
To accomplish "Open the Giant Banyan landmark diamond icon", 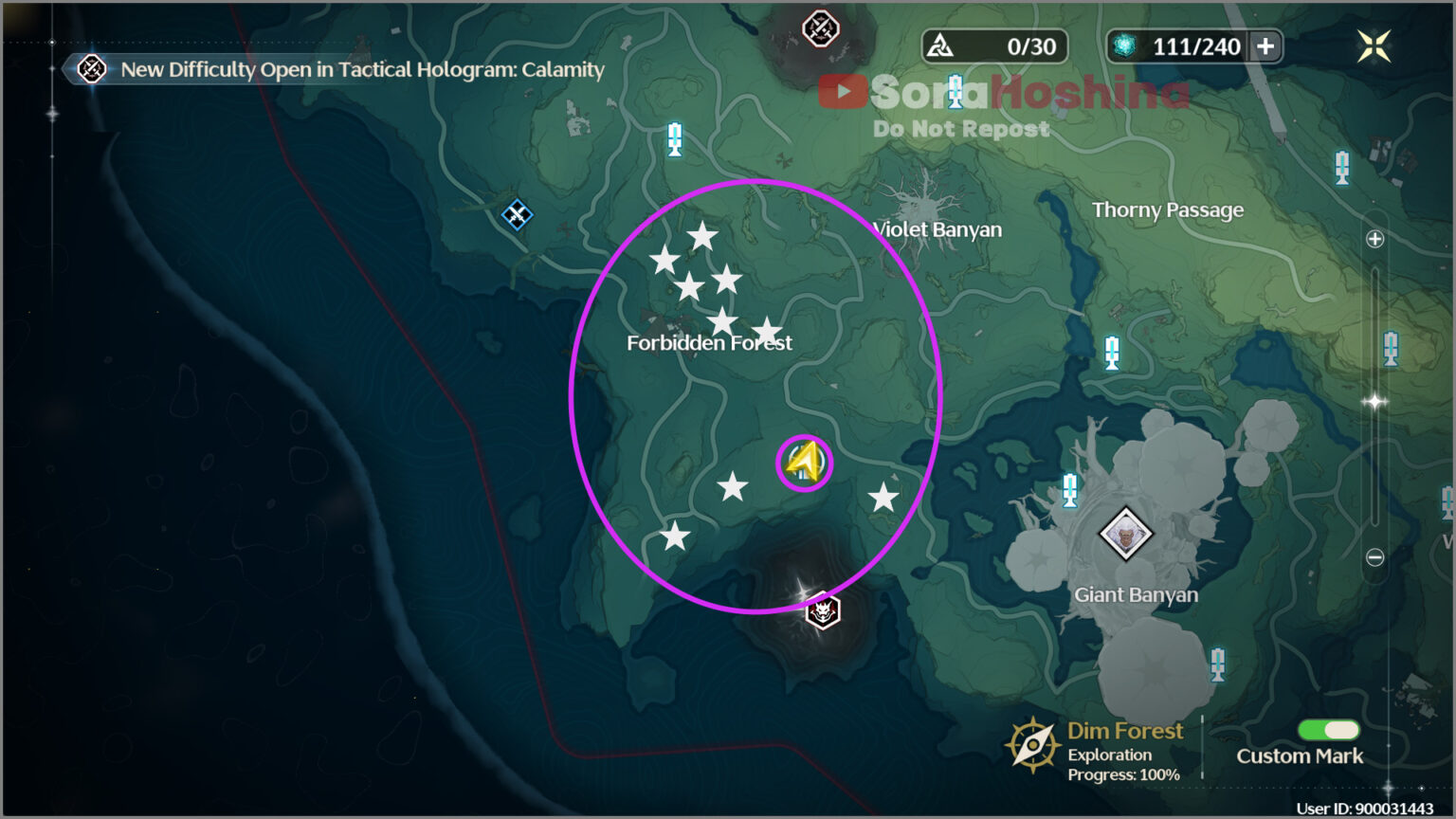I will 1124,536.
